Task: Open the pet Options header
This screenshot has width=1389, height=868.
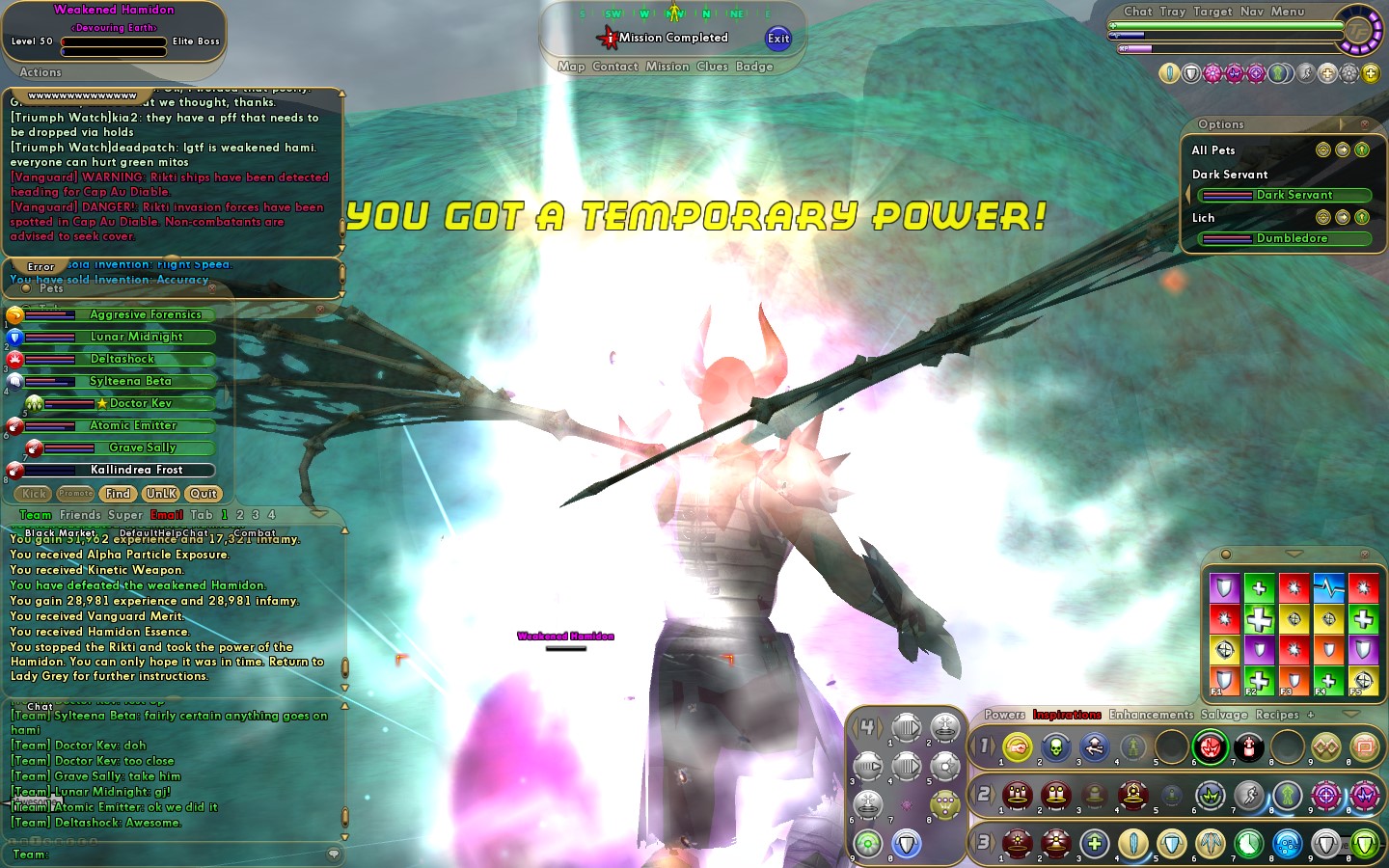Action: pos(1221,124)
